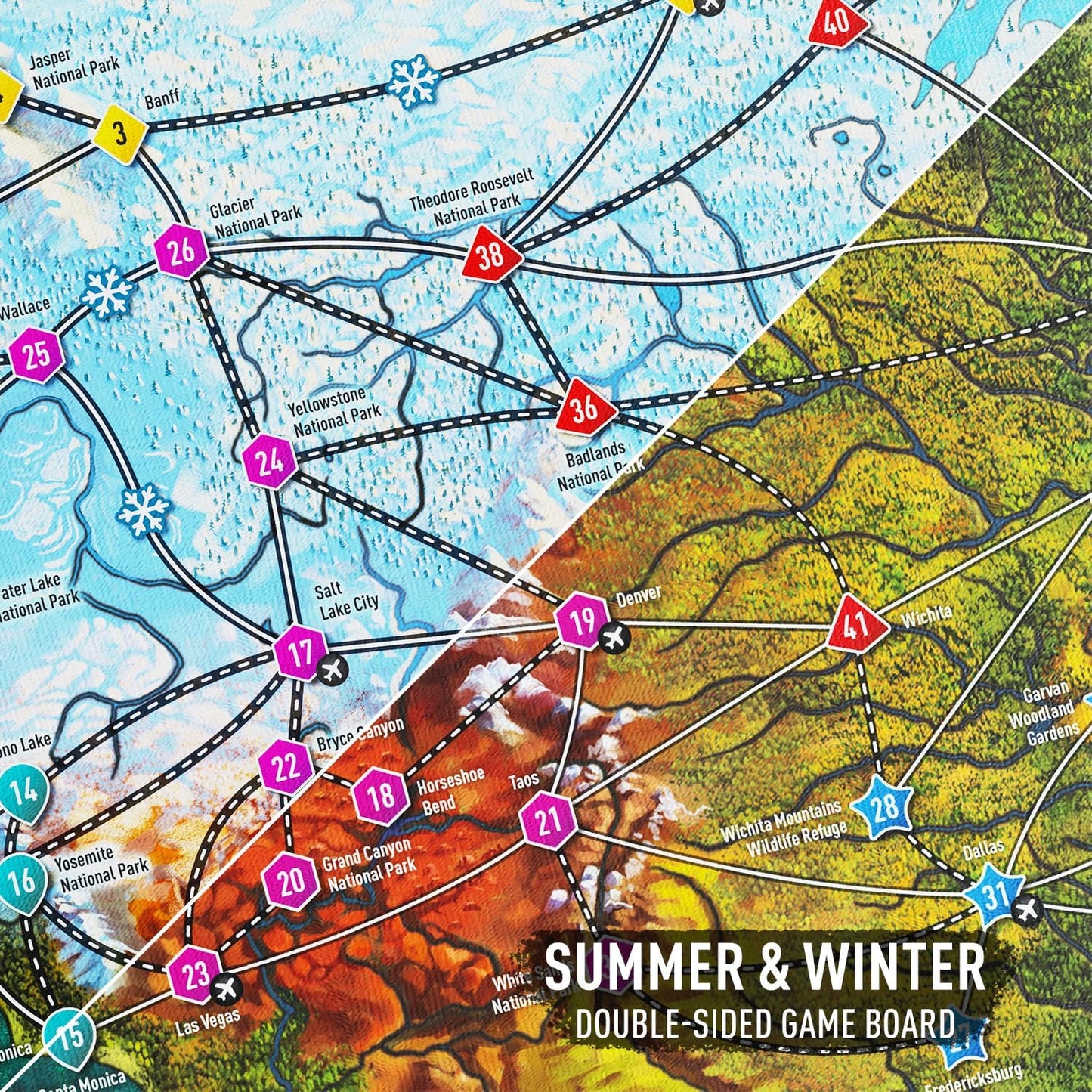Select Grand Canyon National Park marker 20
This screenshot has width=1092, height=1092.
point(291,880)
